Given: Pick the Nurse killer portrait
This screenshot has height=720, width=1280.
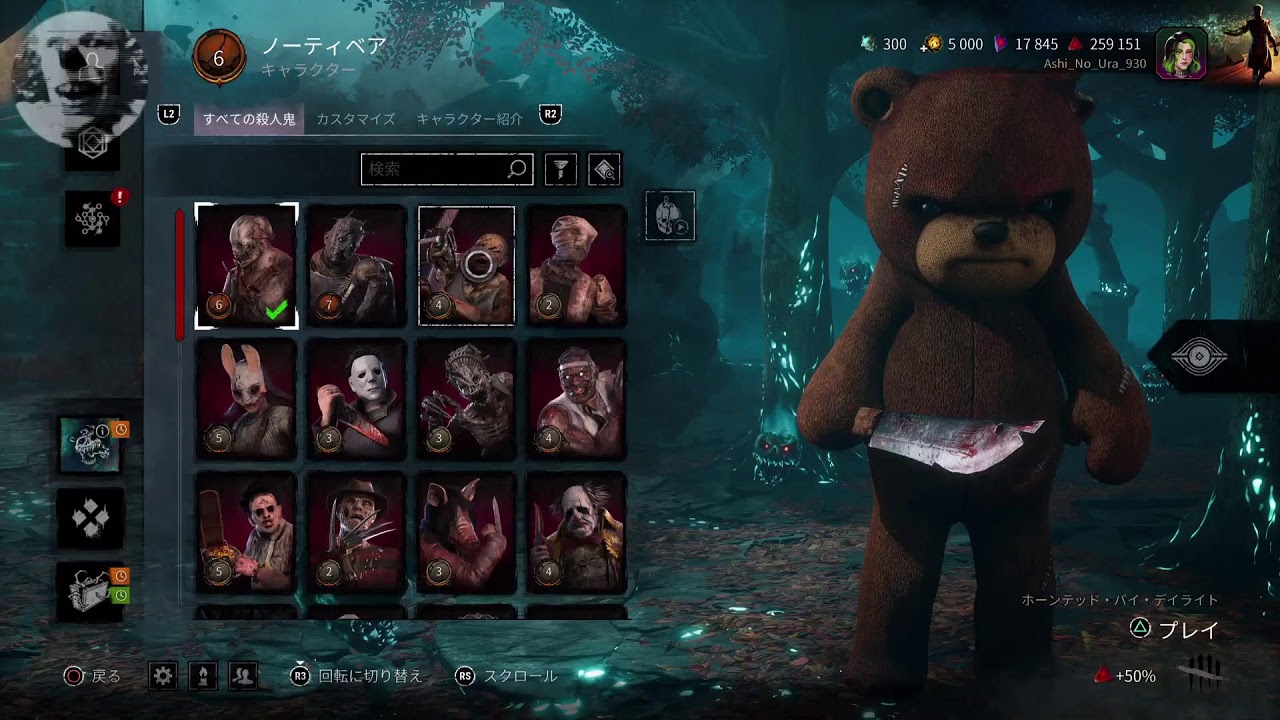Looking at the screenshot, I should 576,266.
